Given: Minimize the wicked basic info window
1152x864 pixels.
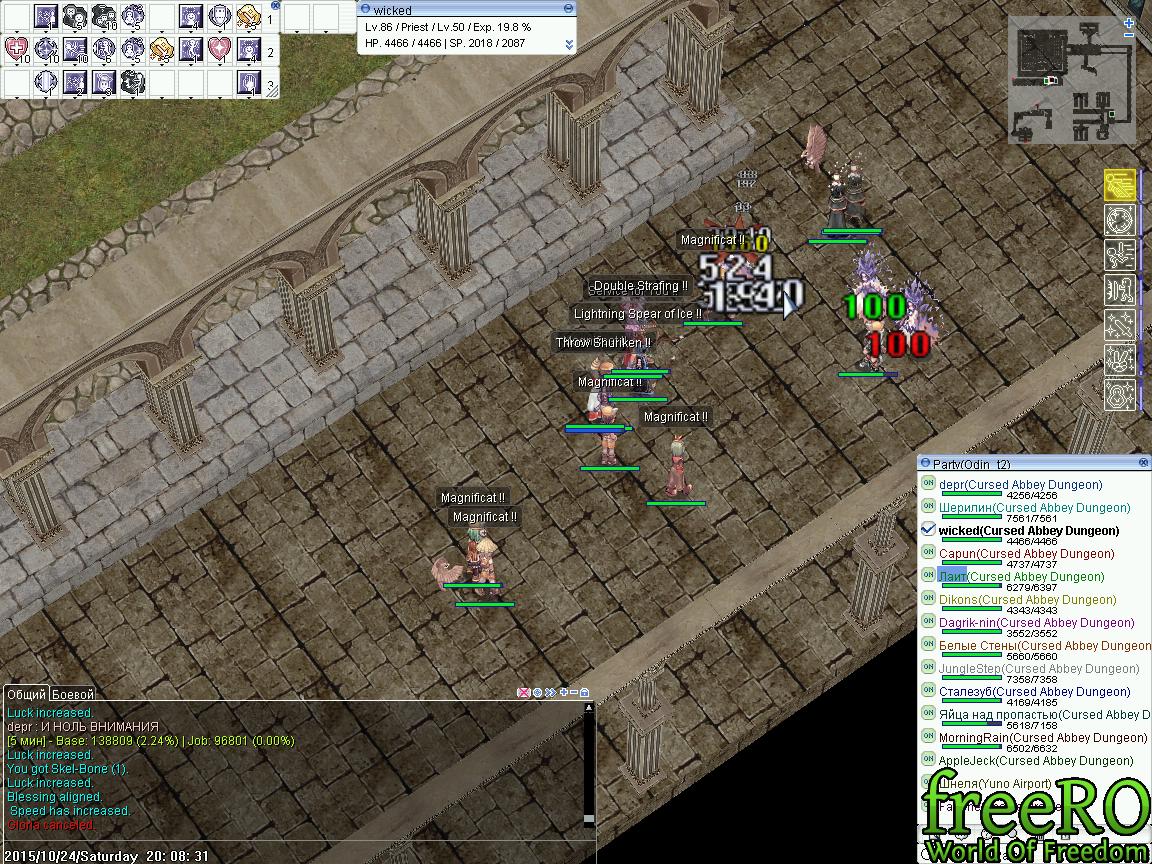Looking at the screenshot, I should (569, 9).
